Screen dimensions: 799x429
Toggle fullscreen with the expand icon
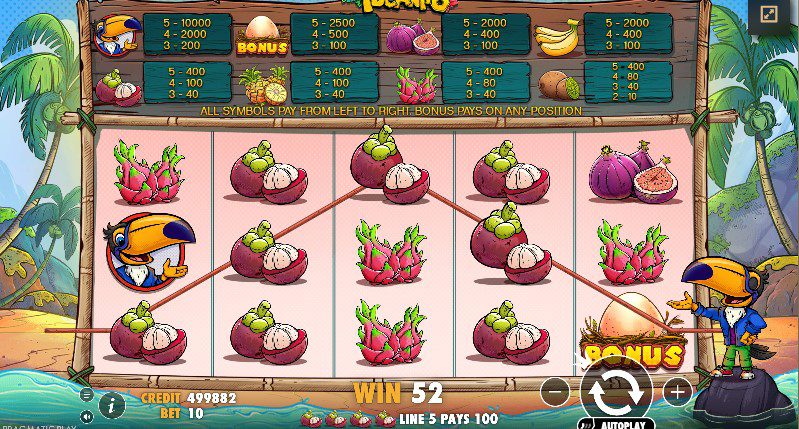pos(769,15)
